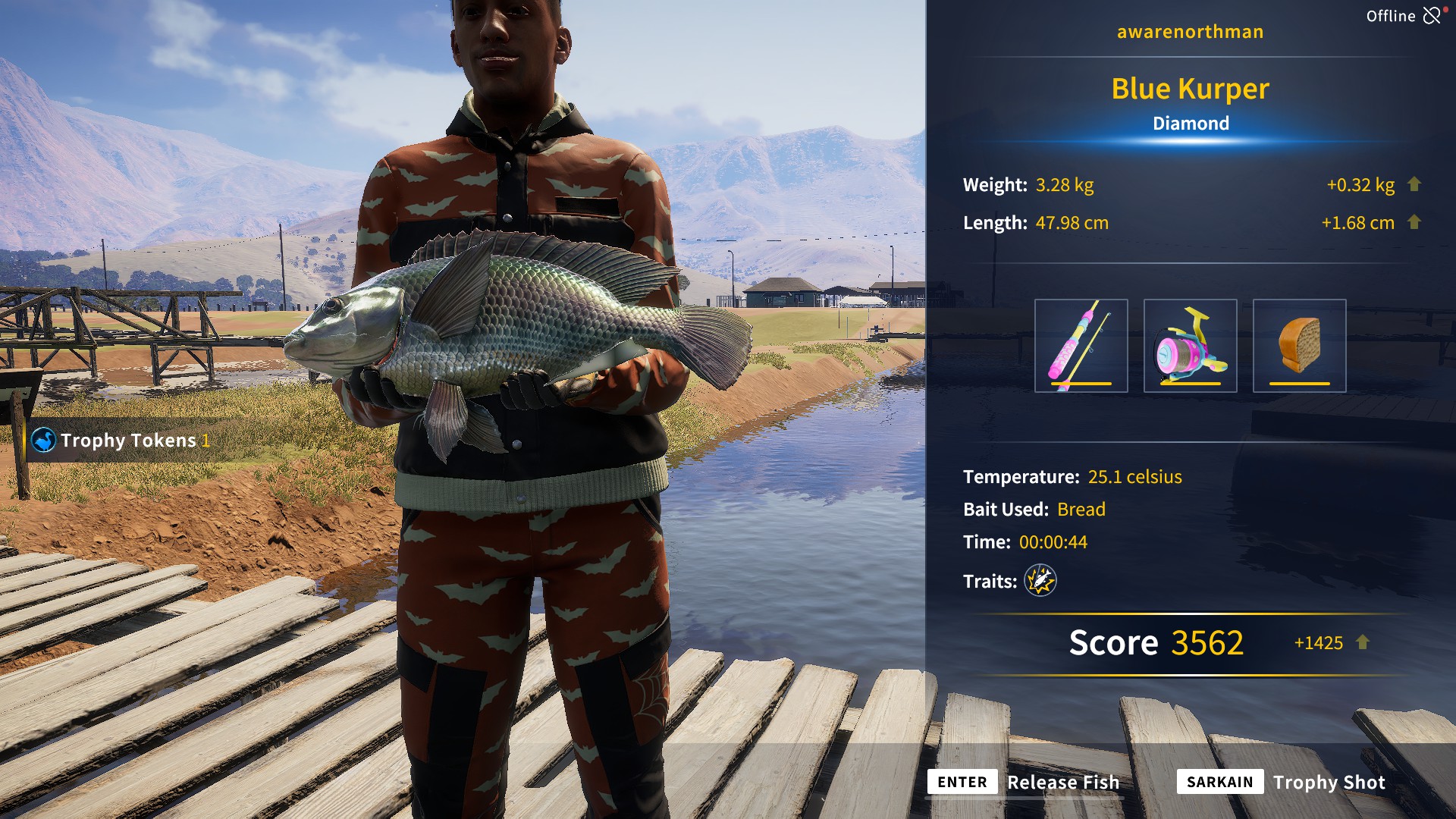Select the fishing rod equipment icon
The image size is (1456, 819).
click(1081, 345)
